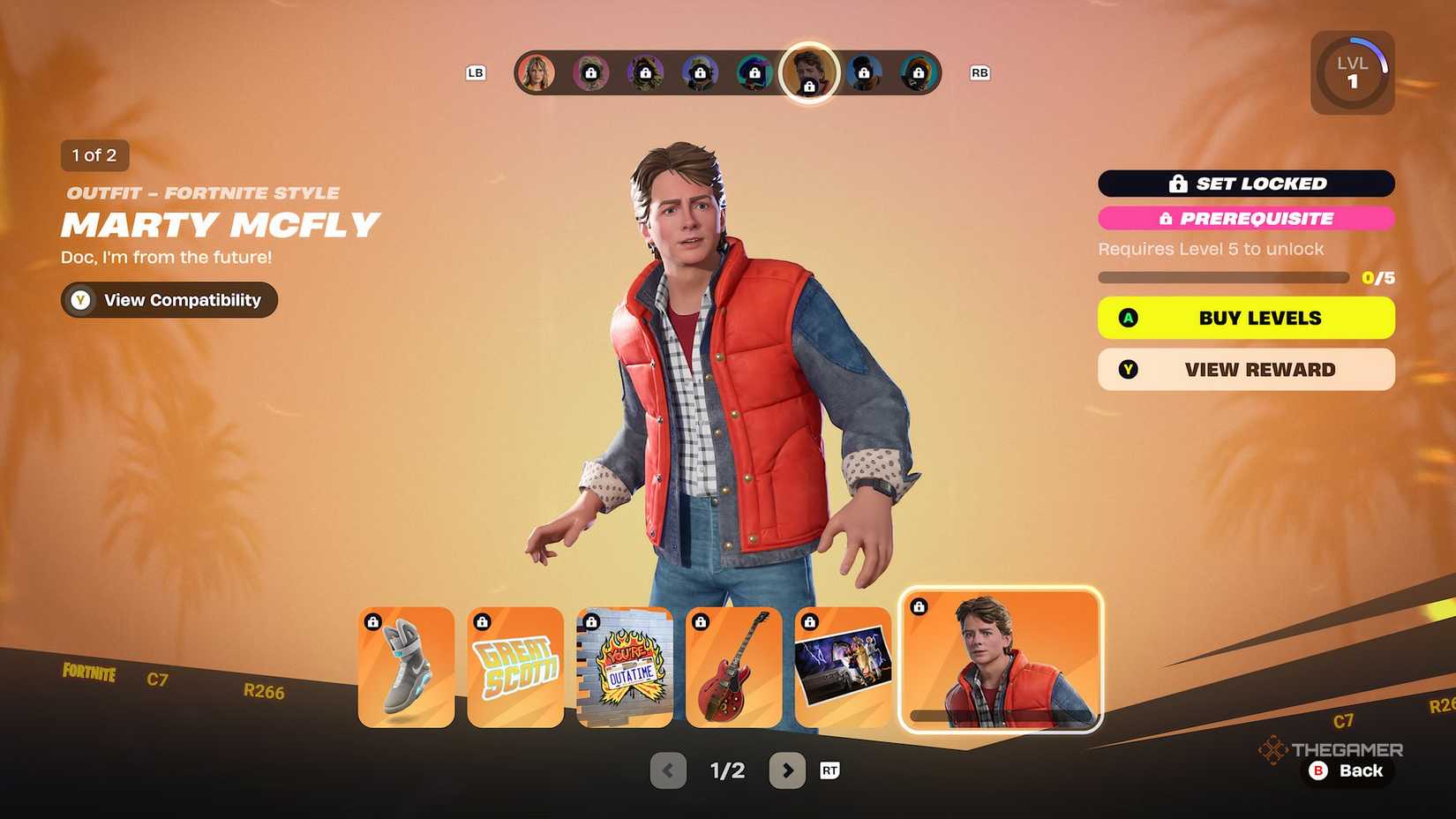The image size is (1456, 819).
Task: Click the 0/5 level progress bar
Action: 1227,276
